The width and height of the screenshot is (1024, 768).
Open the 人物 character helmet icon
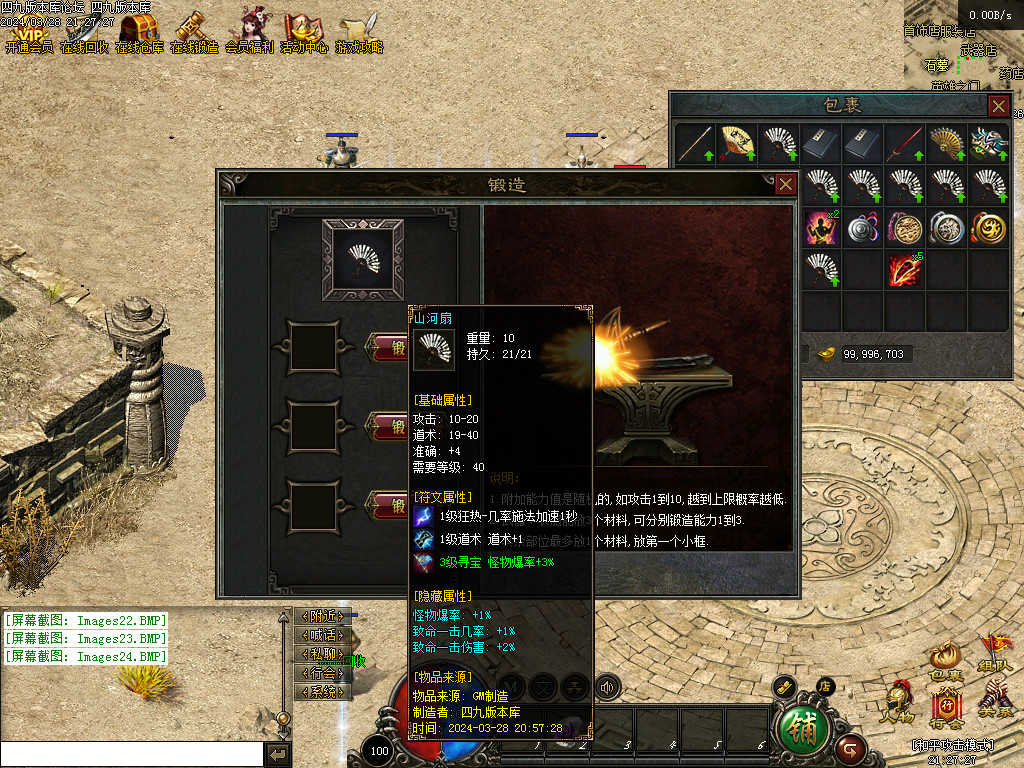click(x=896, y=703)
